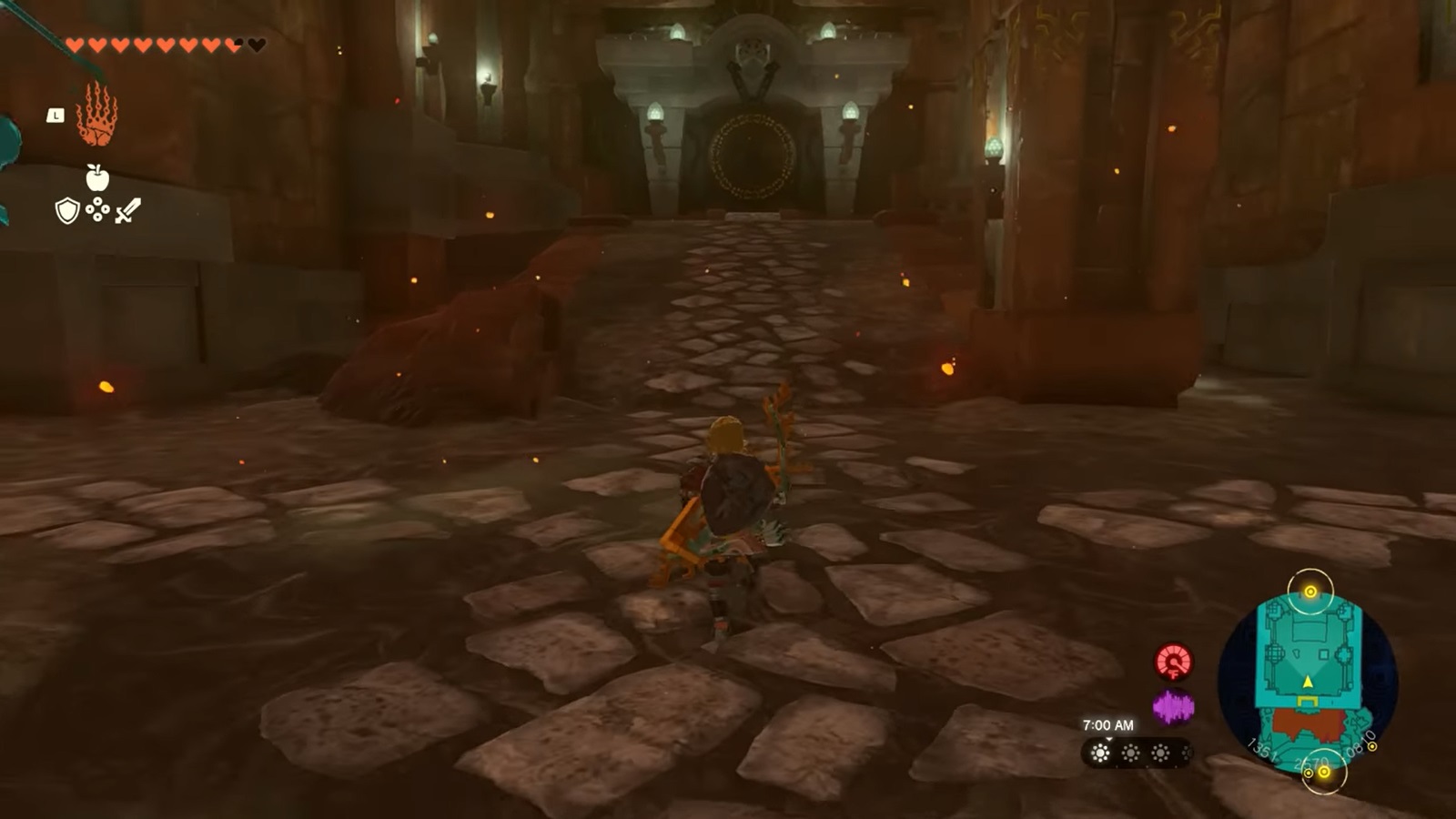The image size is (1456, 819).
Task: Click the rightmost sun dot on the forecast bar
Action: click(x=1185, y=753)
